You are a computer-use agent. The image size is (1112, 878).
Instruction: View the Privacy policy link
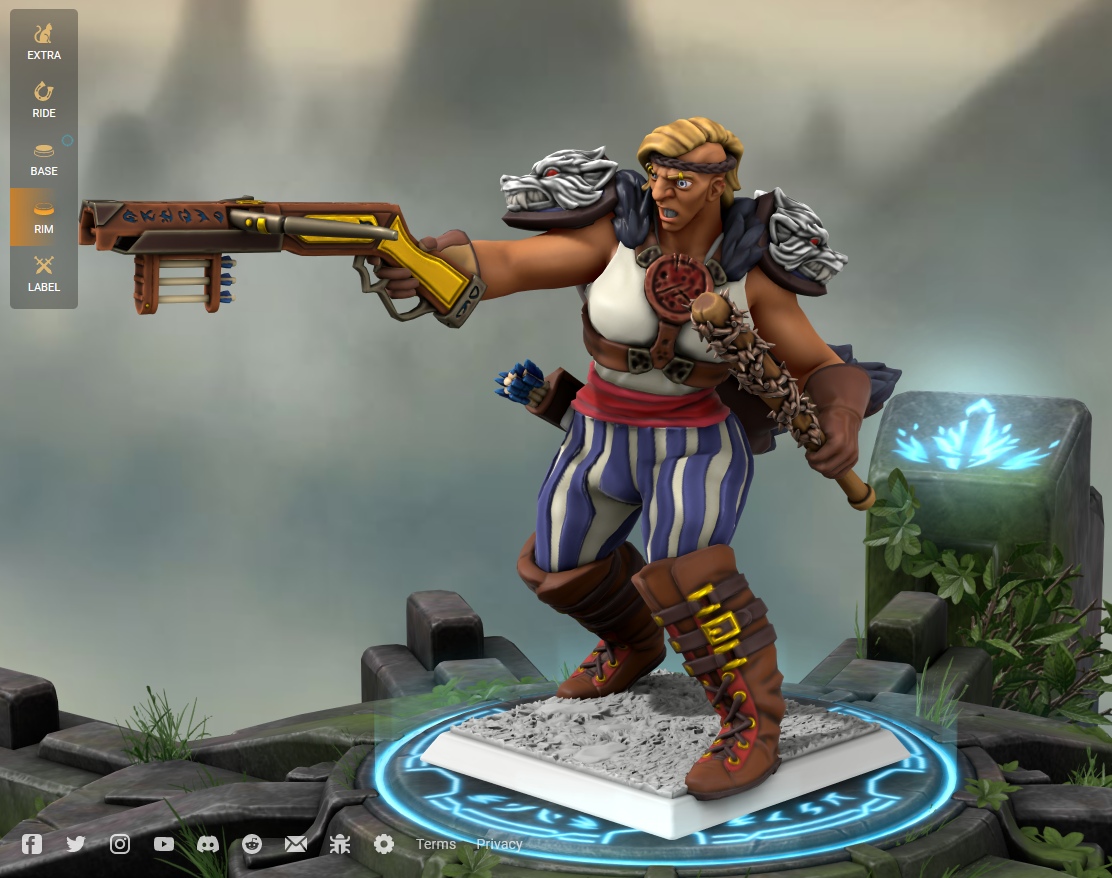(499, 844)
